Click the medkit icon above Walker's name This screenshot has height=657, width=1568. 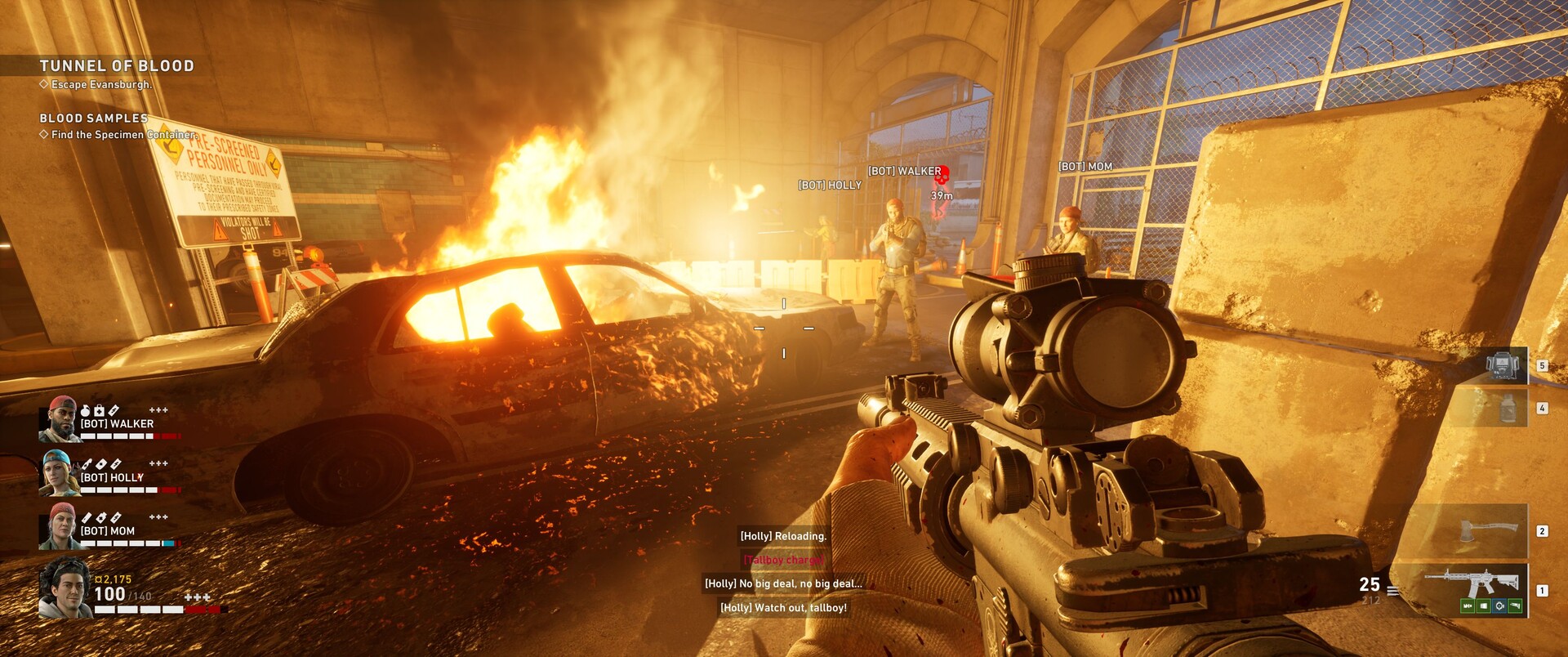click(100, 410)
